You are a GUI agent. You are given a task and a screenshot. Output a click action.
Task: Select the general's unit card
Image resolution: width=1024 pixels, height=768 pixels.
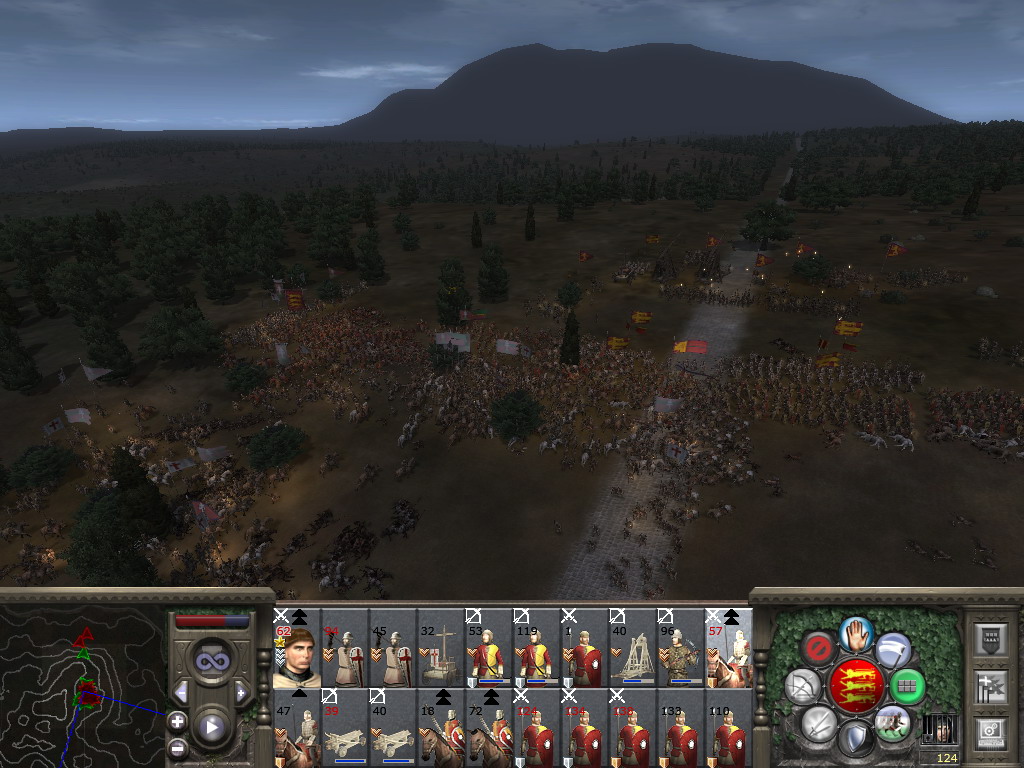click(297, 650)
